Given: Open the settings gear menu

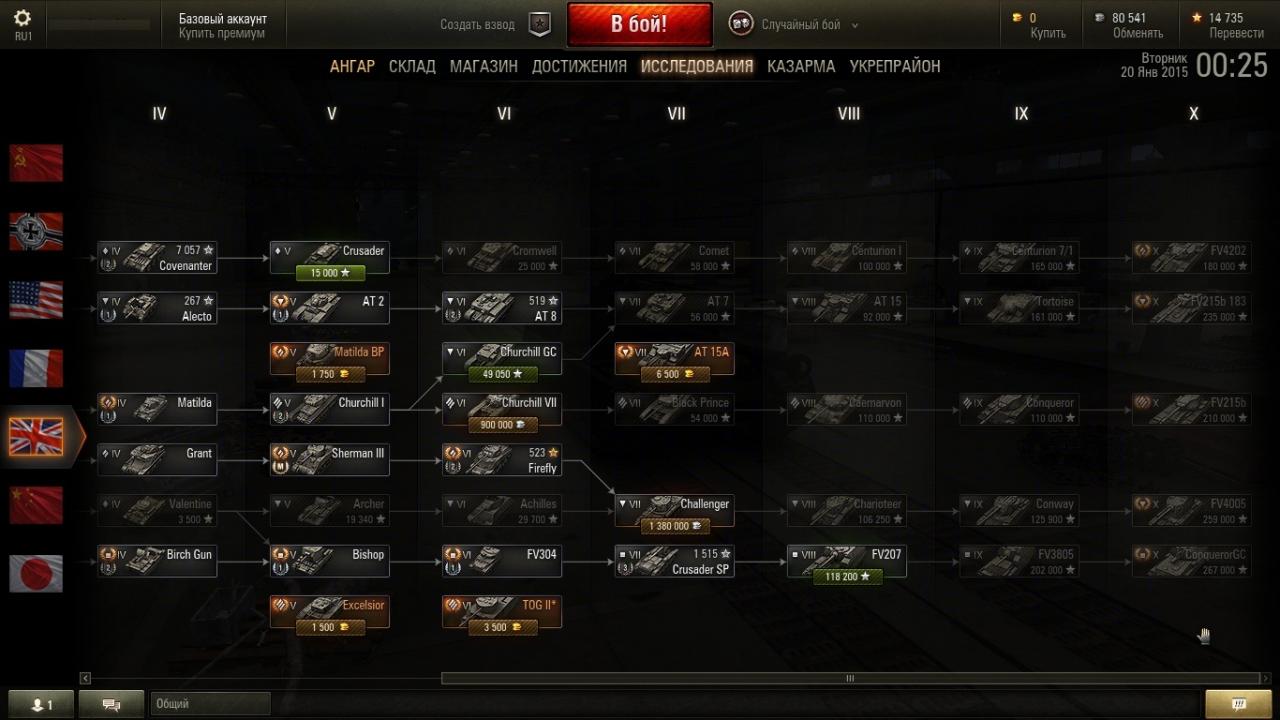Looking at the screenshot, I should 22,19.
